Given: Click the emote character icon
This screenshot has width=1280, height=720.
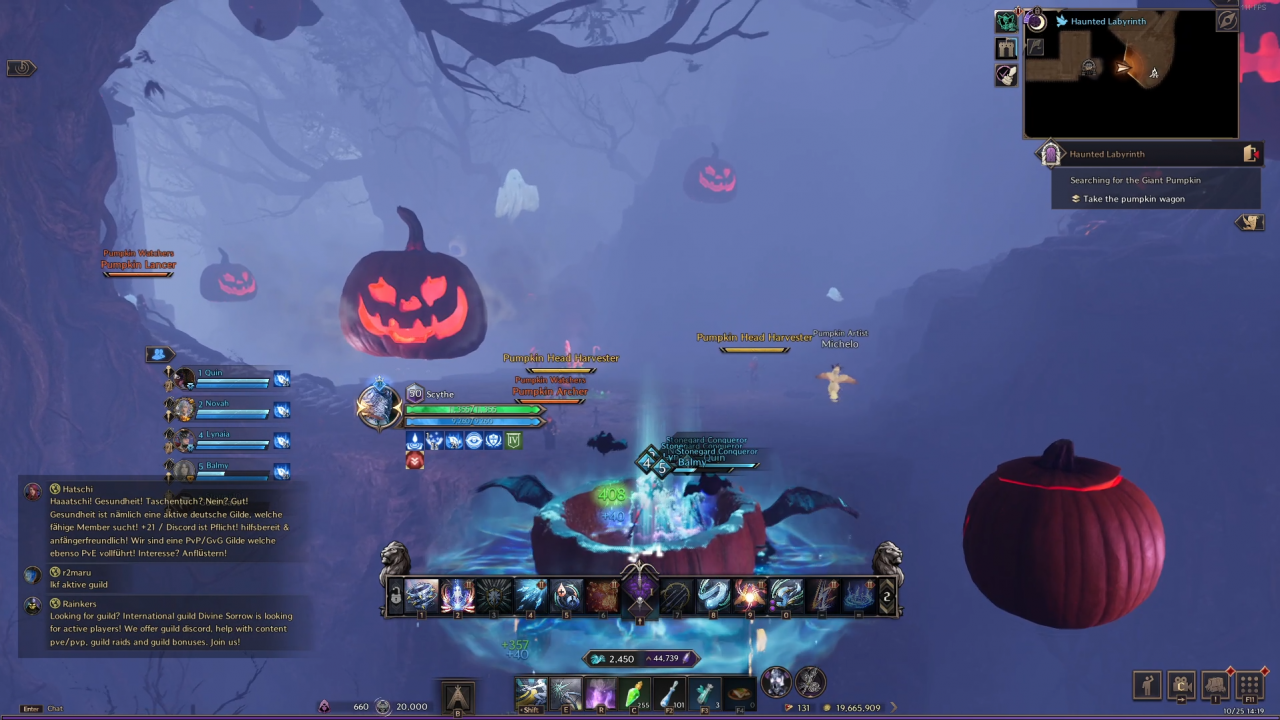Looking at the screenshot, I should coord(1146,684).
